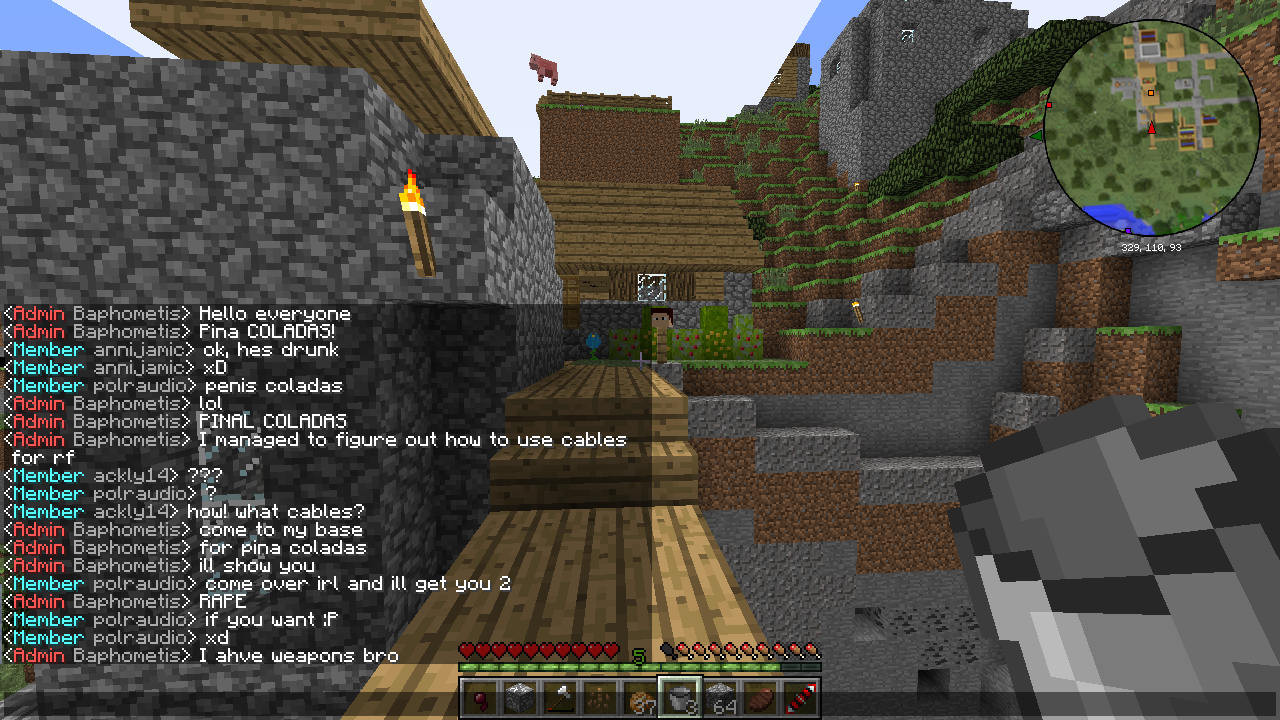Select the bucket slot holding 3
This screenshot has width=1280, height=720.
click(678, 698)
